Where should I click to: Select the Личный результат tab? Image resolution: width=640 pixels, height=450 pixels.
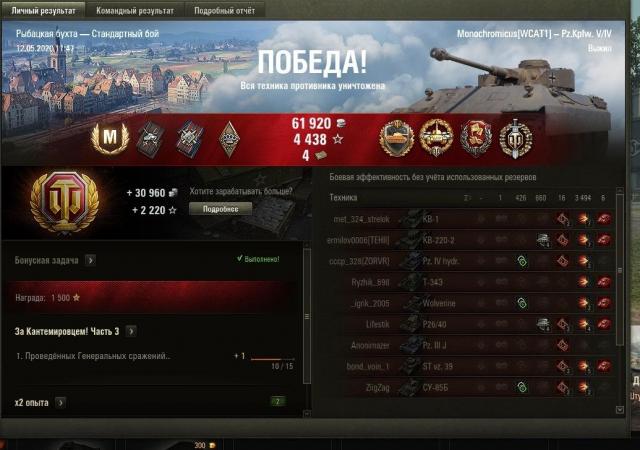(45, 11)
